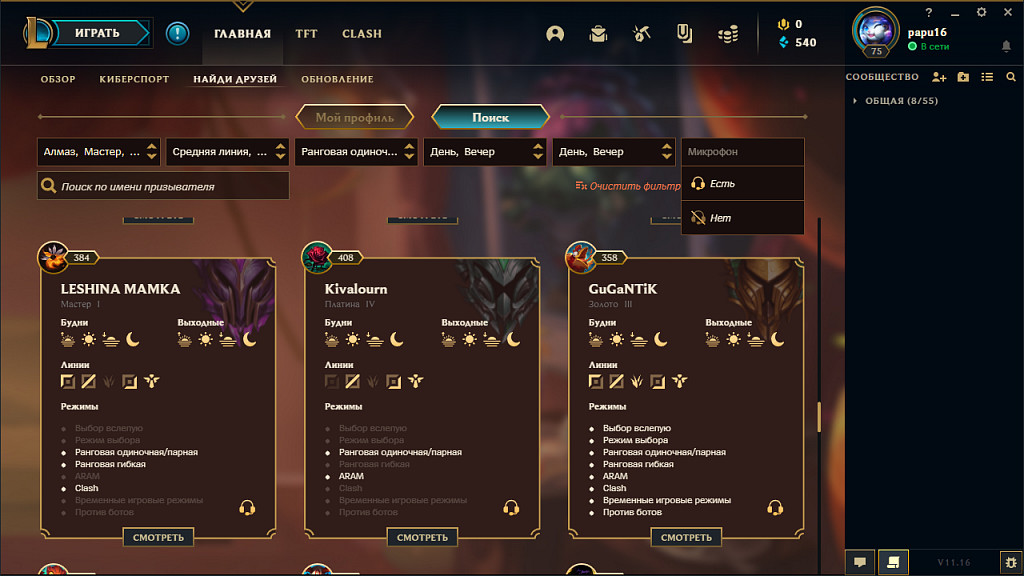The width and height of the screenshot is (1024, 576).
Task: Type in the summoner name search field
Action: click(170, 186)
